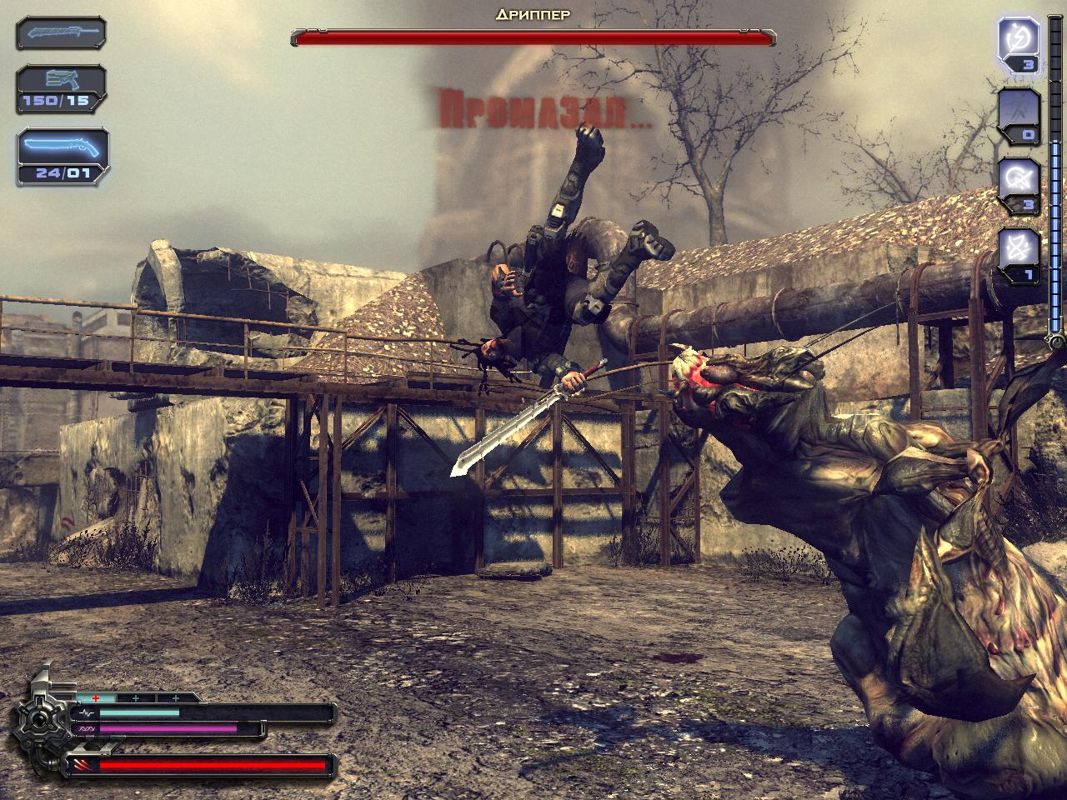Viewport: 1067px width, 800px height.
Task: Use the ability with one charge
Action: pyautogui.click(x=1019, y=254)
